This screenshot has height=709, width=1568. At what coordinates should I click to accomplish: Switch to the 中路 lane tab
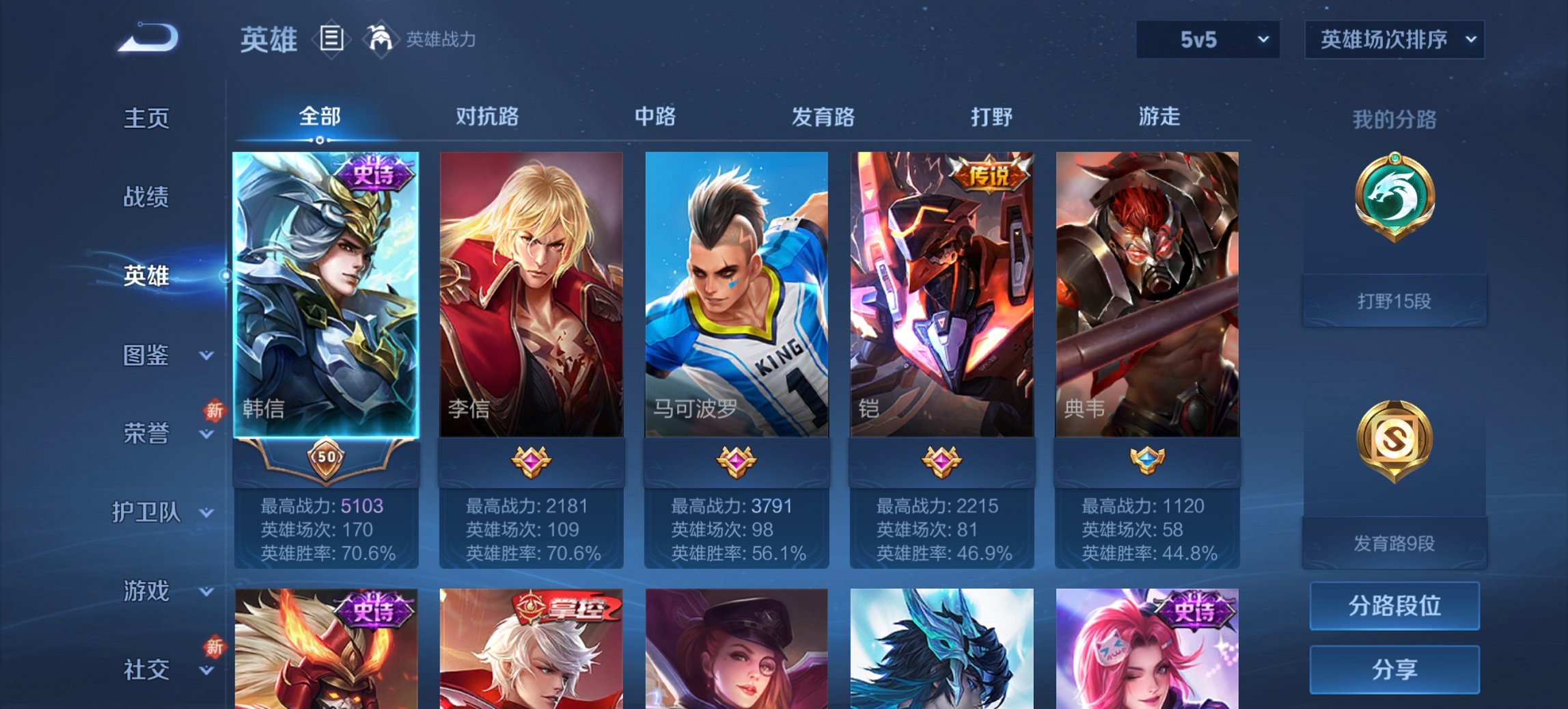pos(655,117)
